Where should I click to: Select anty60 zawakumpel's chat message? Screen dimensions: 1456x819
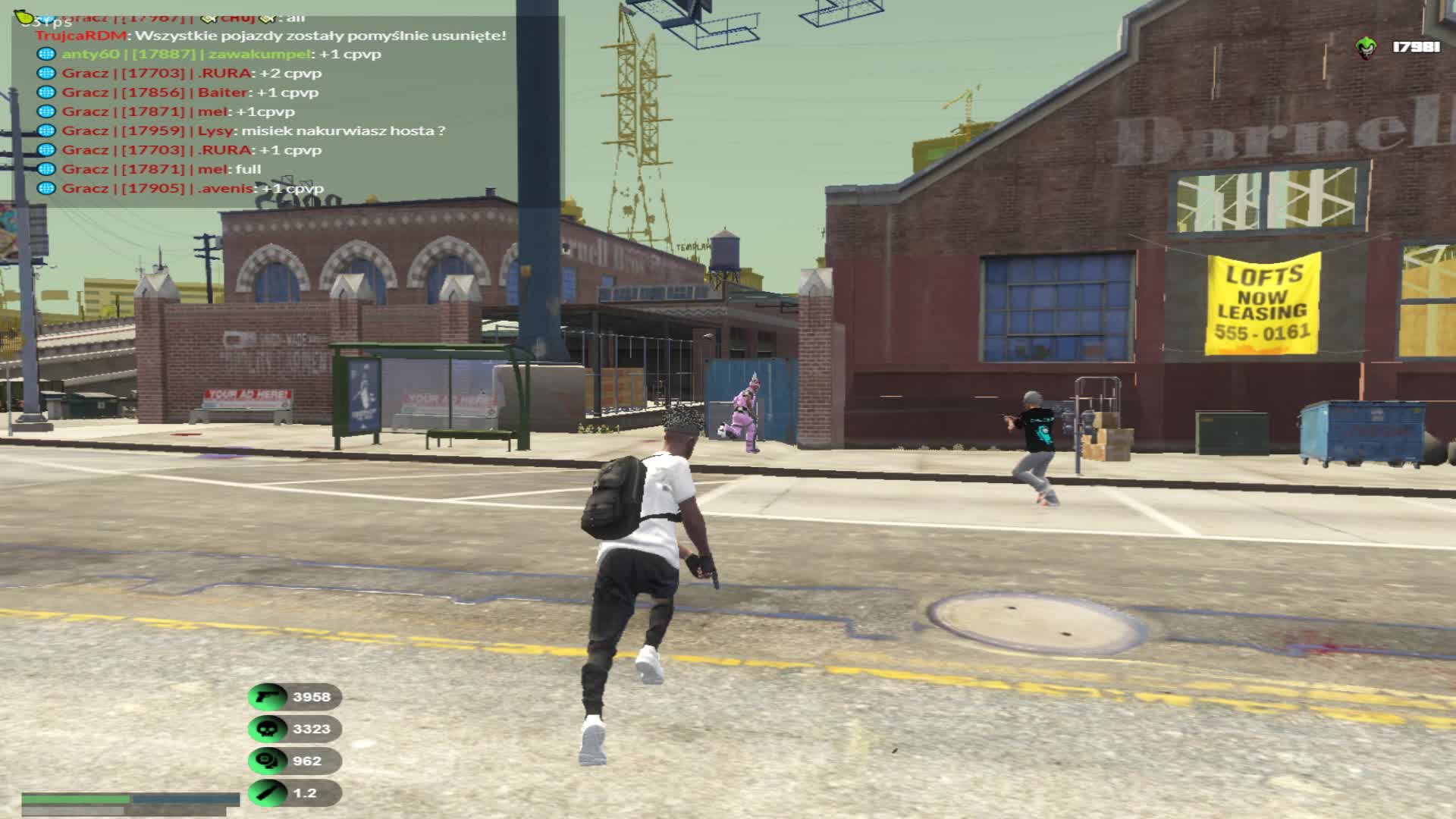pos(221,54)
